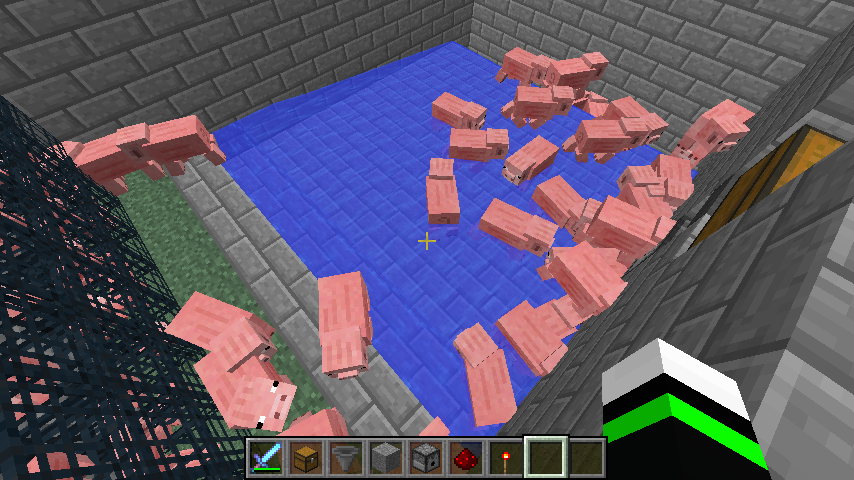Select the dispenser hotbar slot
Image resolution: width=854 pixels, height=480 pixels.
426,458
